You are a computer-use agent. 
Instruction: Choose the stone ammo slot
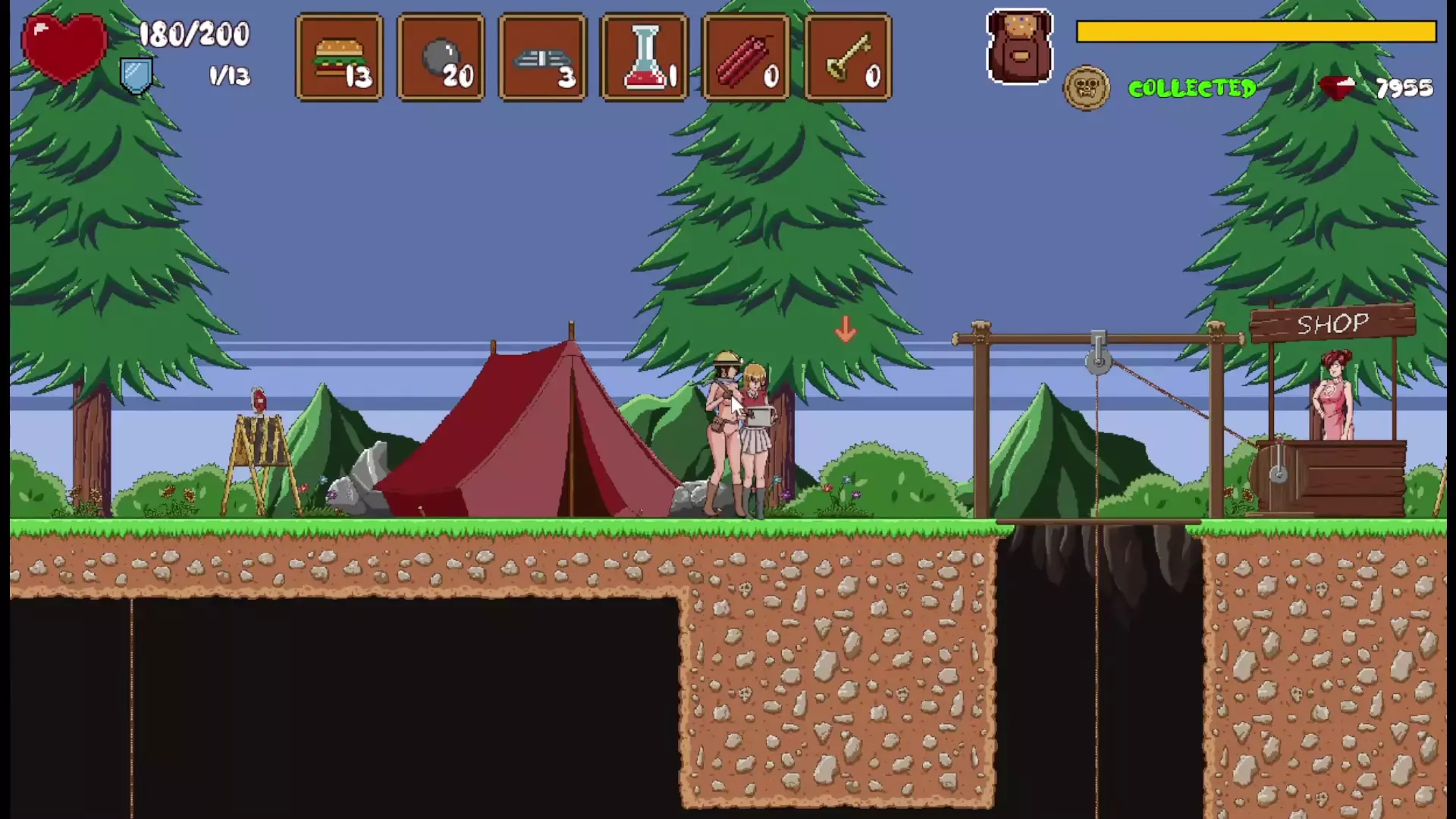click(441, 58)
